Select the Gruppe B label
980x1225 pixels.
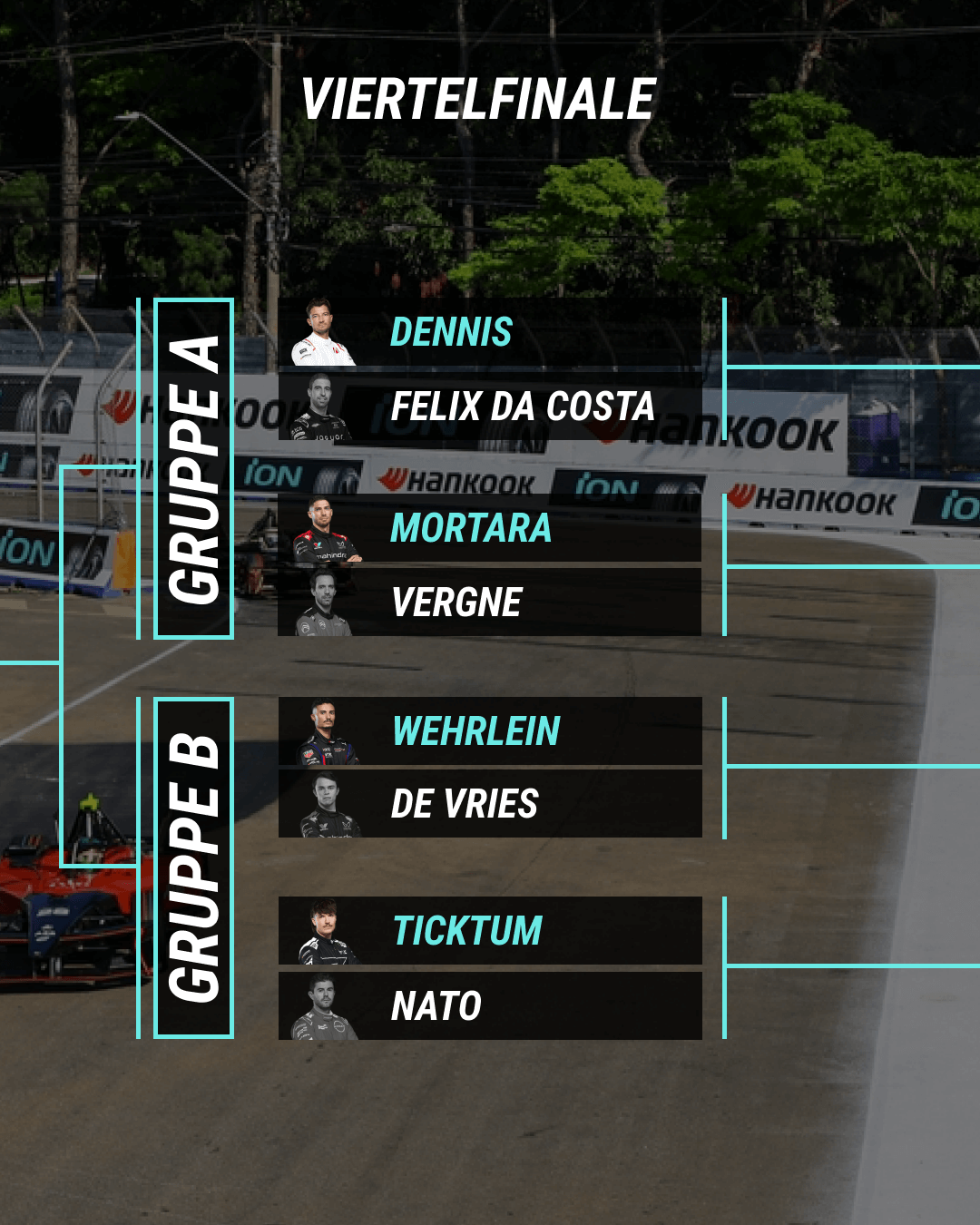194,867
